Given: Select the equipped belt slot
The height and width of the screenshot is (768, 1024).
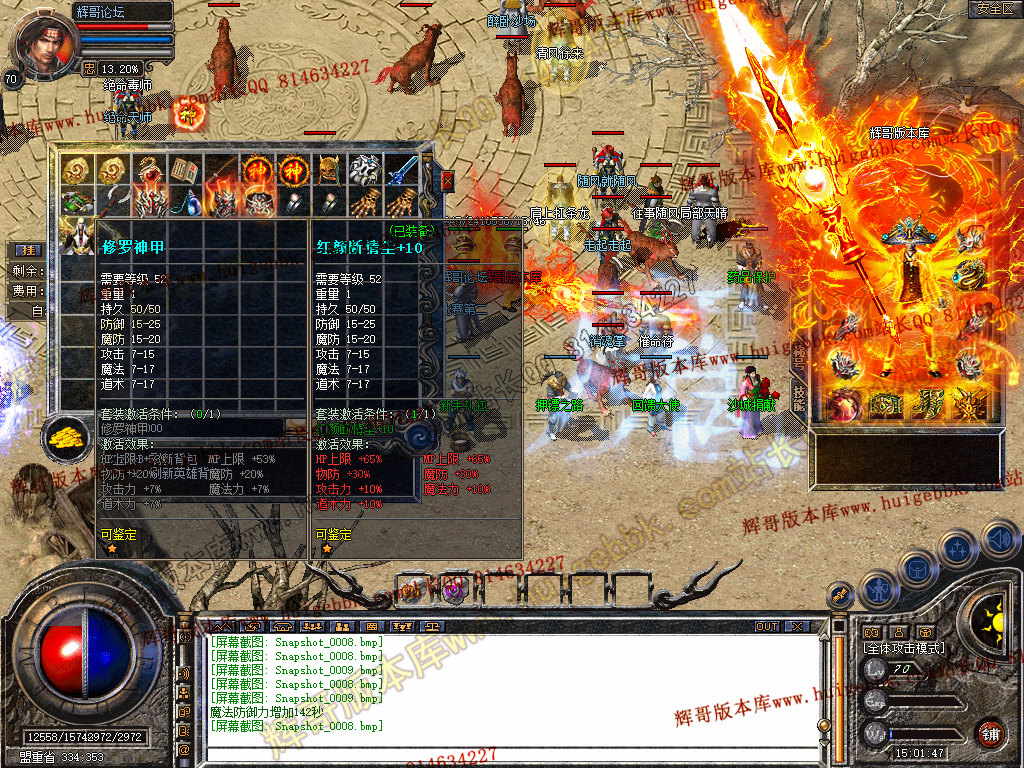Looking at the screenshot, I should click(888, 402).
